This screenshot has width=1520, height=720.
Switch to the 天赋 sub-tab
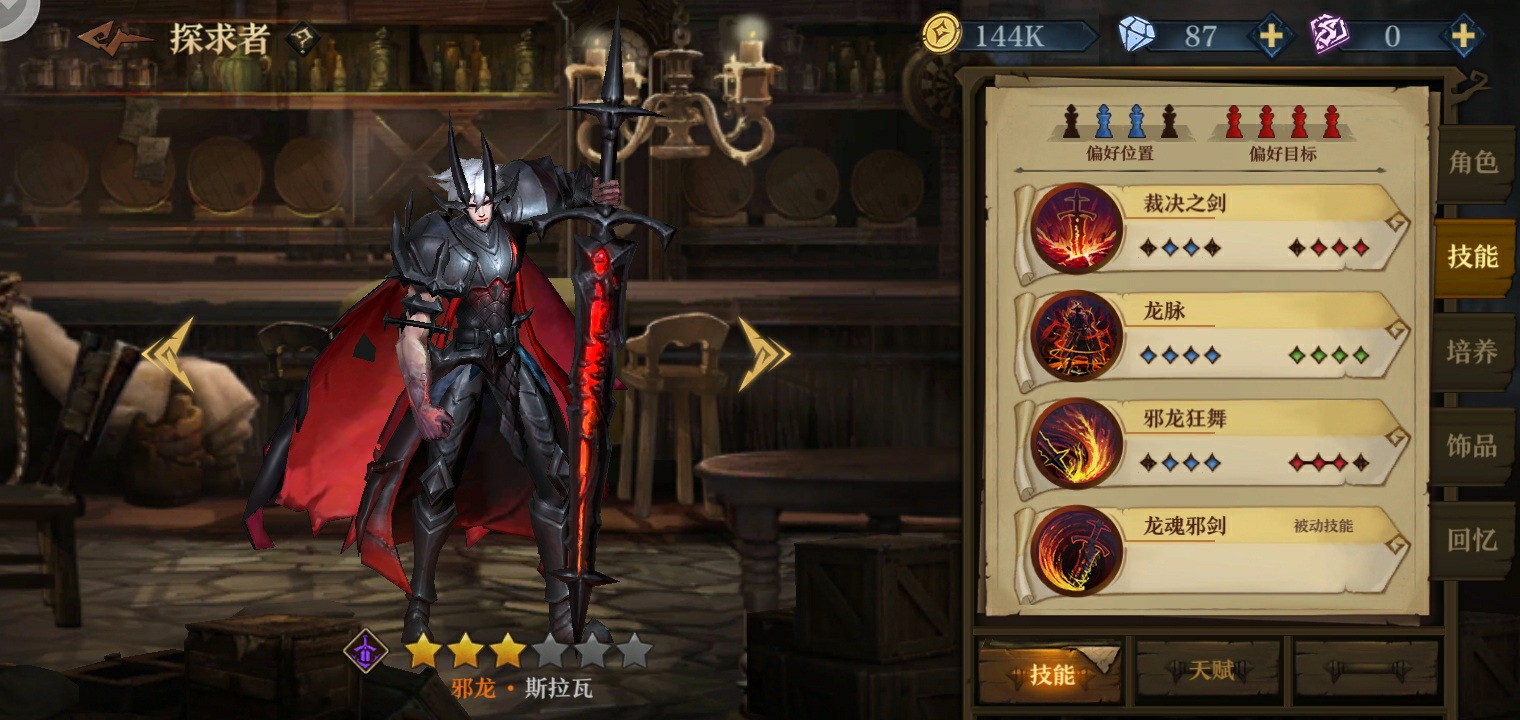[x=1210, y=671]
